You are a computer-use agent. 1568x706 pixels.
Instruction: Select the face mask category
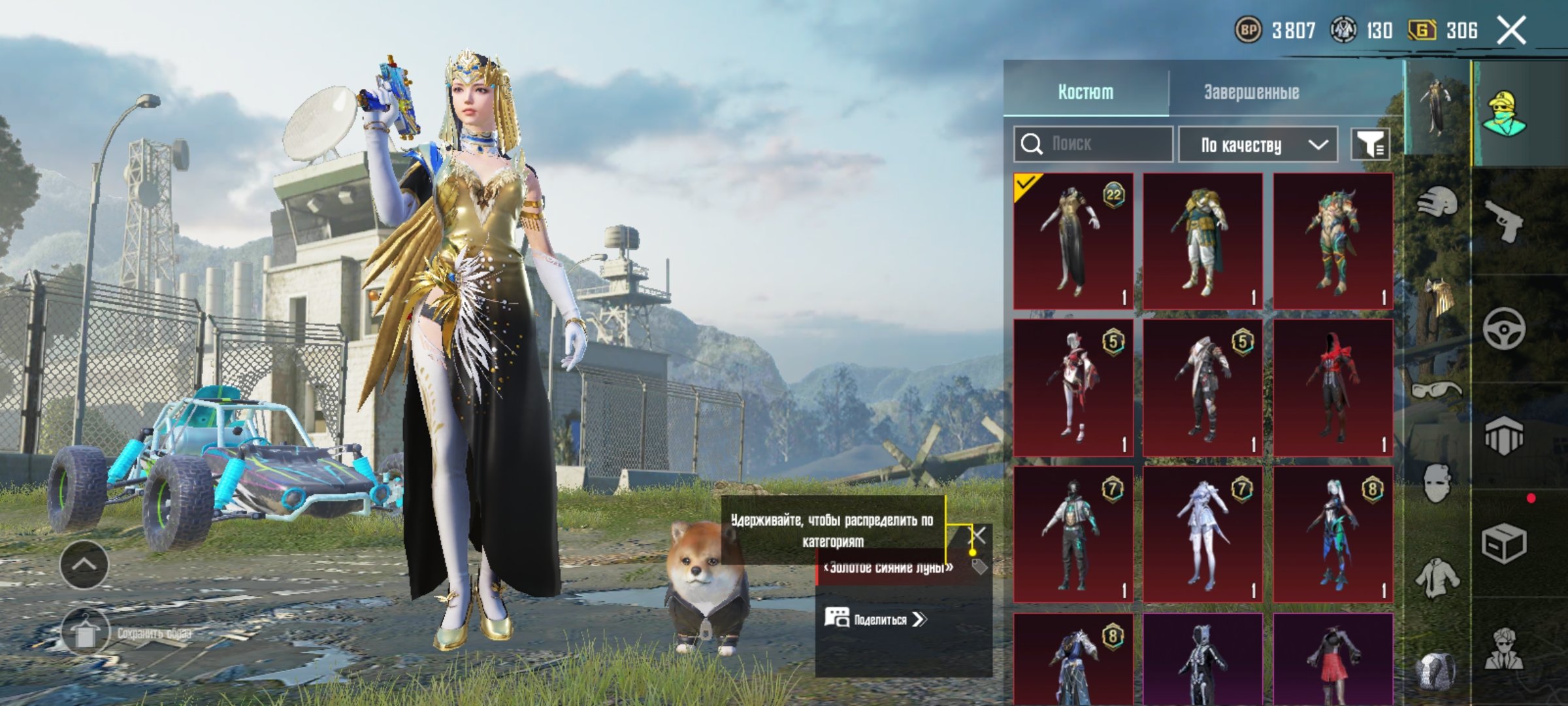click(x=1437, y=484)
